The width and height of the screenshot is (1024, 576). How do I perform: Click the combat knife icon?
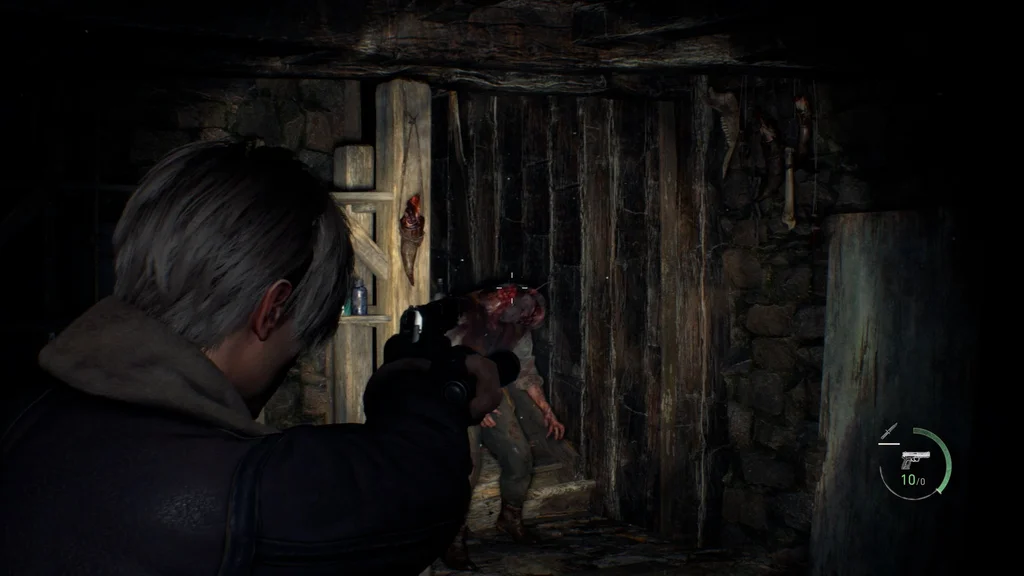point(887,432)
